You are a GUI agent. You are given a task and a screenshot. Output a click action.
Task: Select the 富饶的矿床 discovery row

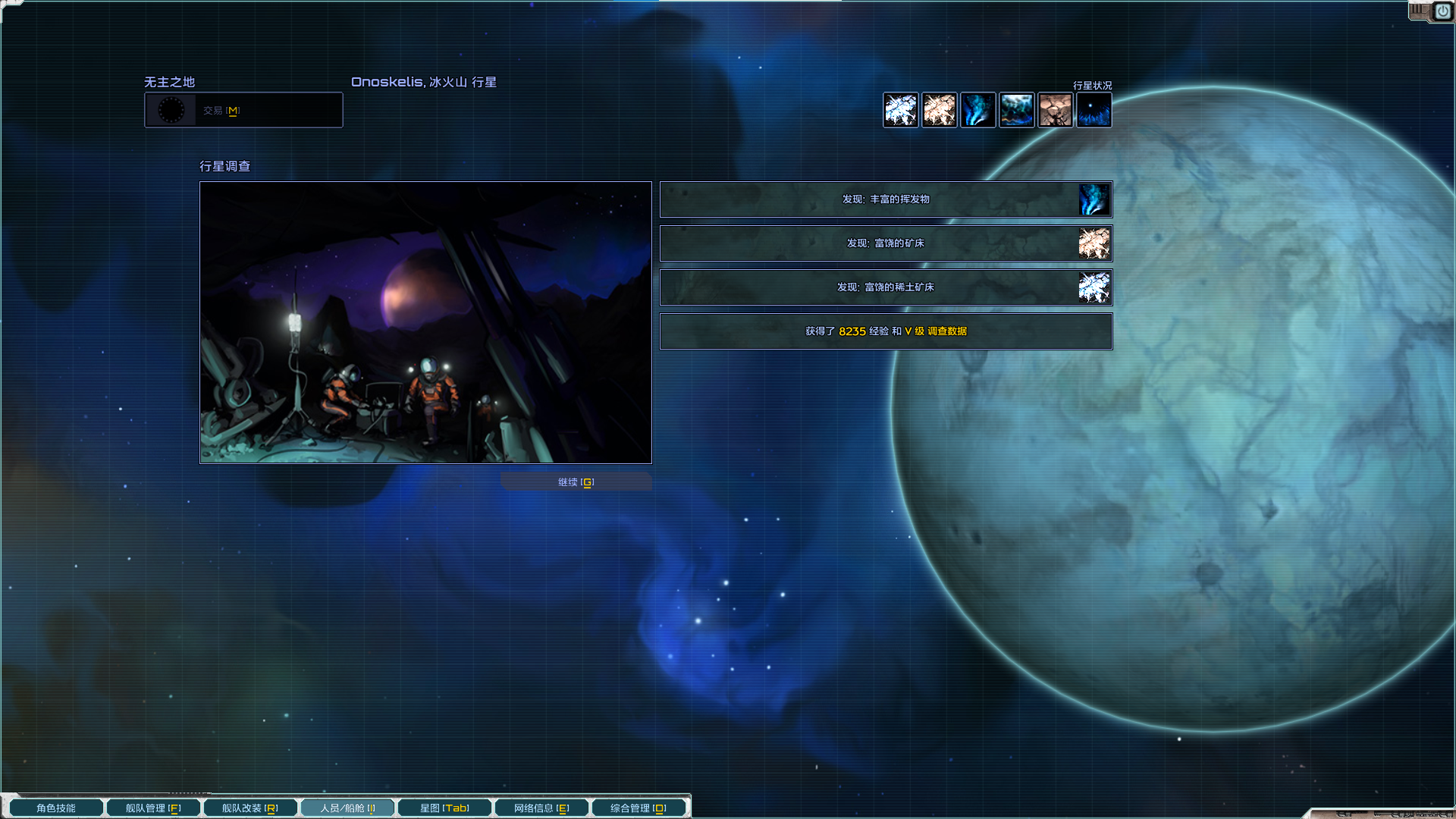pyautogui.click(x=886, y=243)
